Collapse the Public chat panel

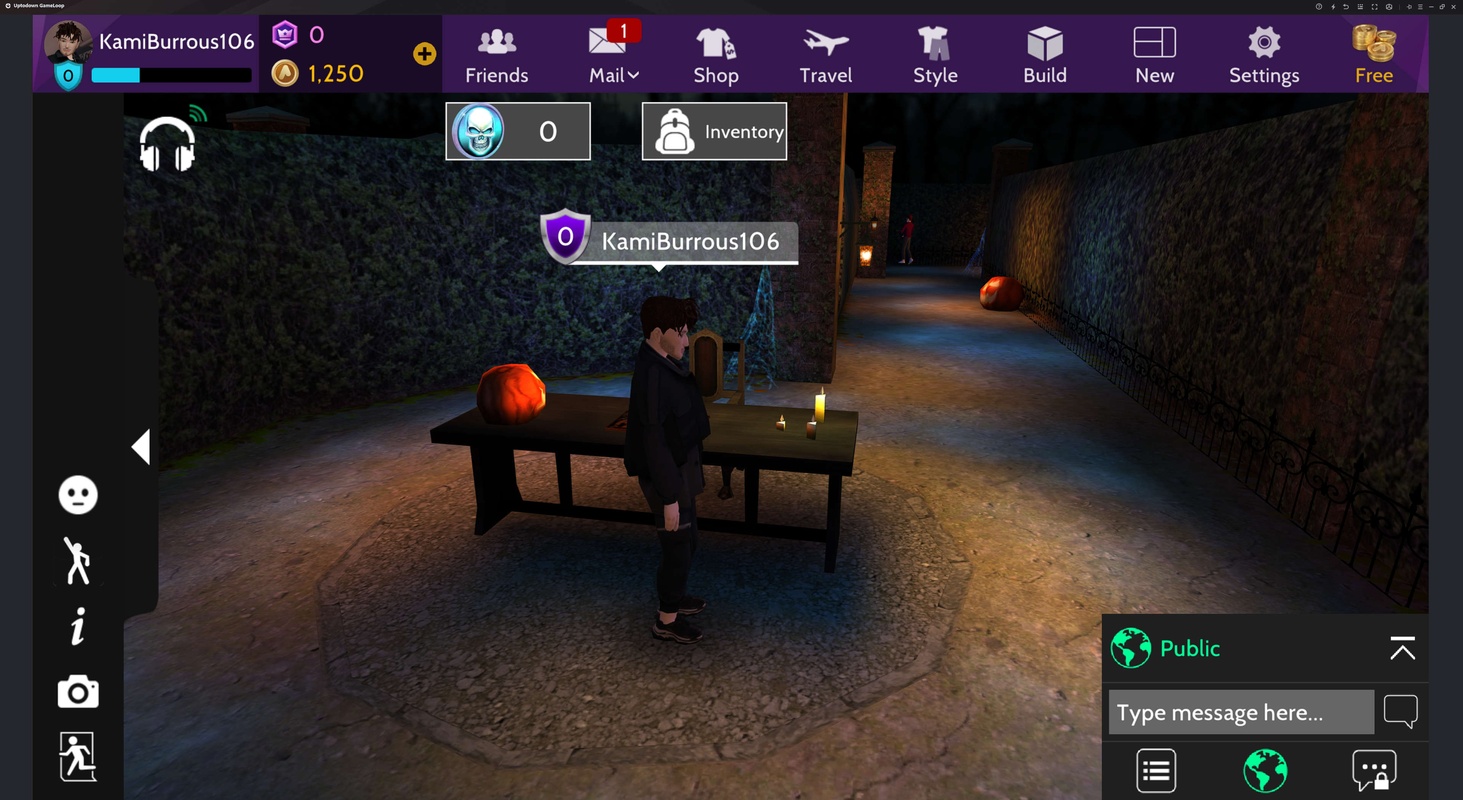point(1402,649)
